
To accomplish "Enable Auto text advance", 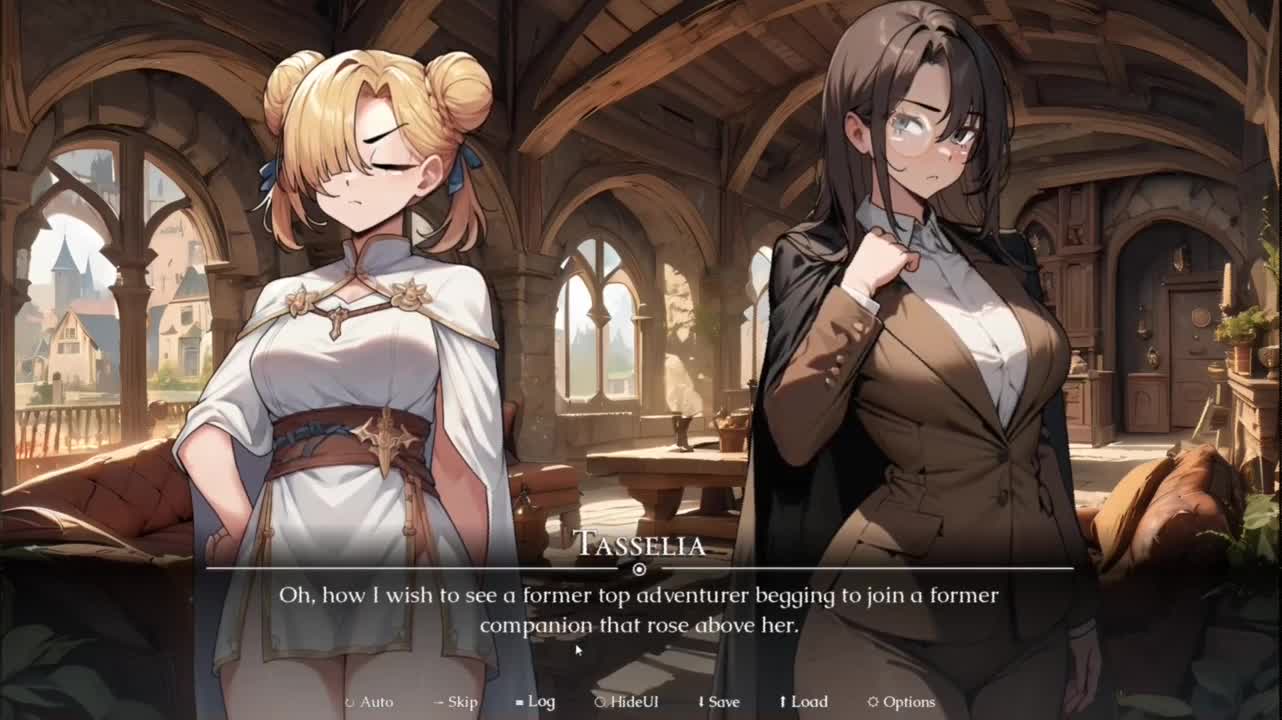I will click(370, 702).
